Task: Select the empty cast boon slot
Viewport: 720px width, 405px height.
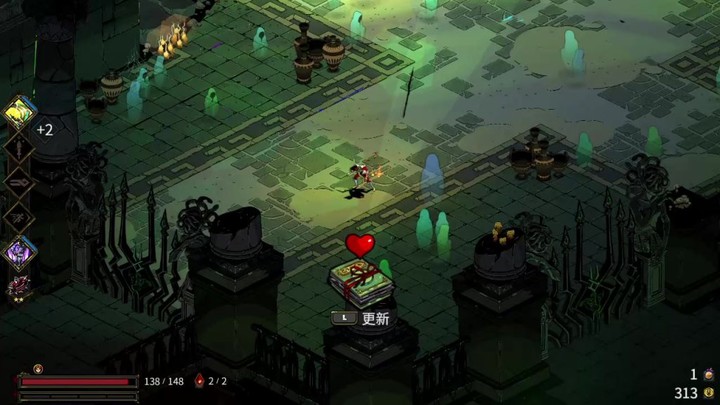Action: 20,182
